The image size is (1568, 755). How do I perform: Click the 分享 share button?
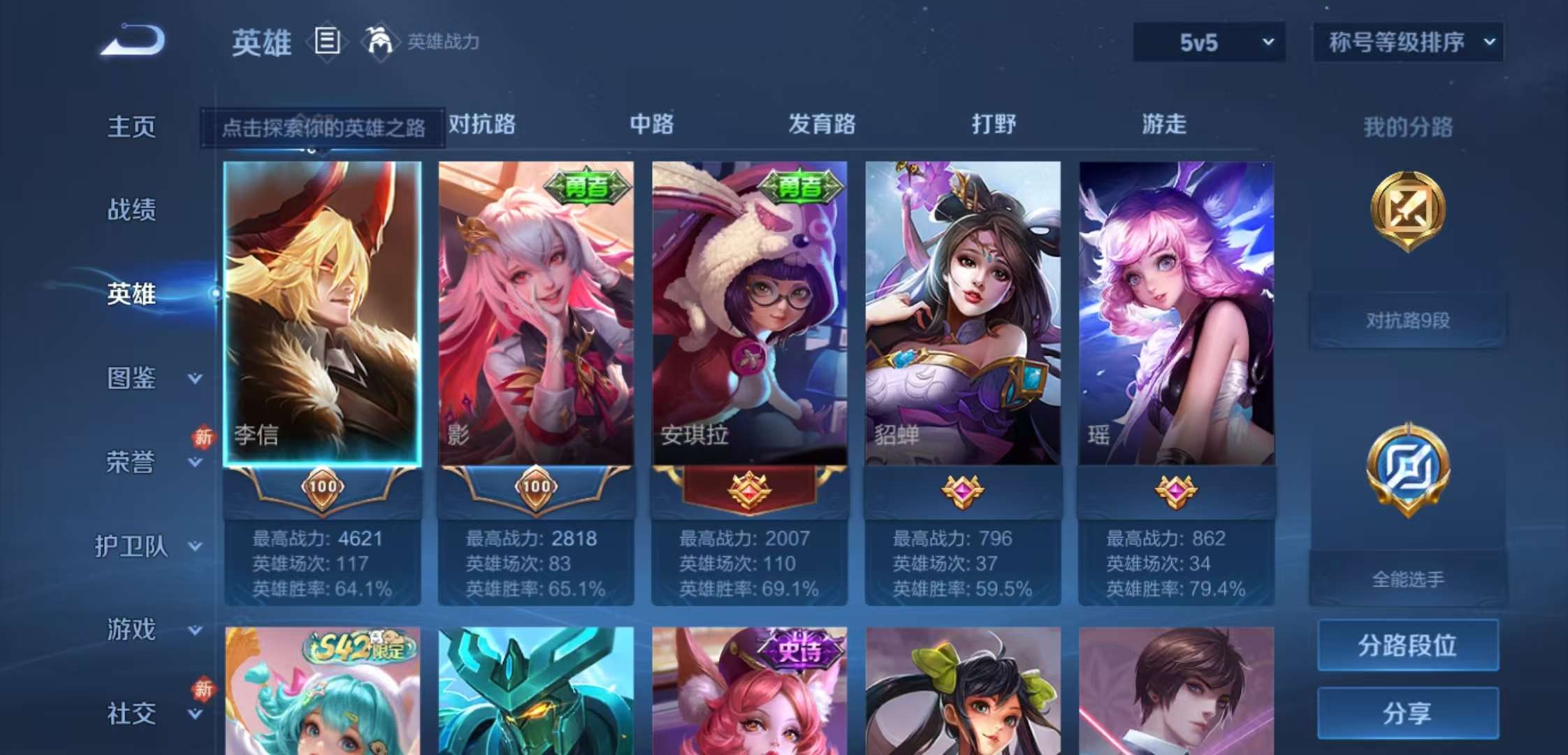click(x=1407, y=712)
